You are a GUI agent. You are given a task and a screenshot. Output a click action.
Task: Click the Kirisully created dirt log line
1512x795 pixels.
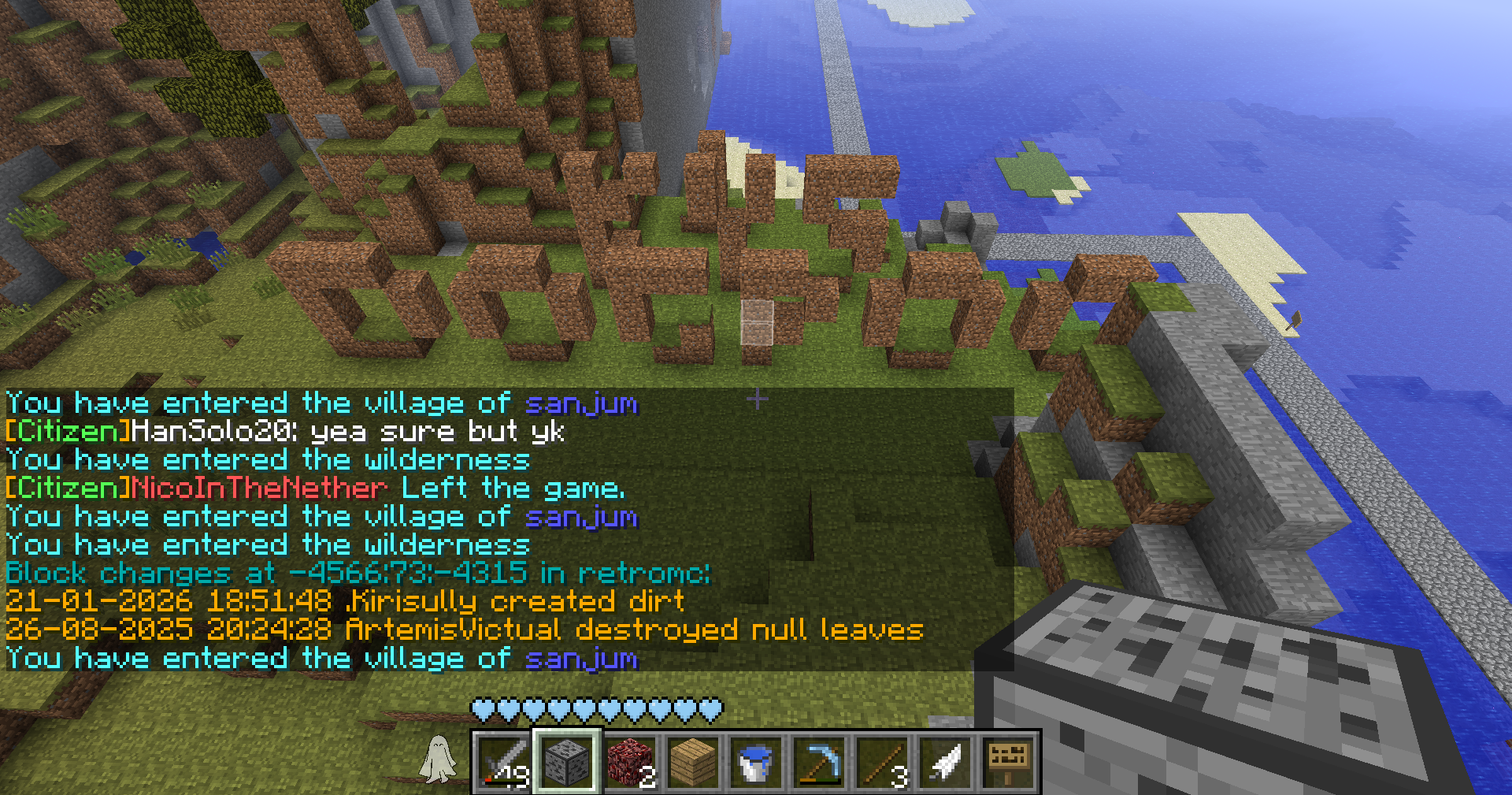344,602
